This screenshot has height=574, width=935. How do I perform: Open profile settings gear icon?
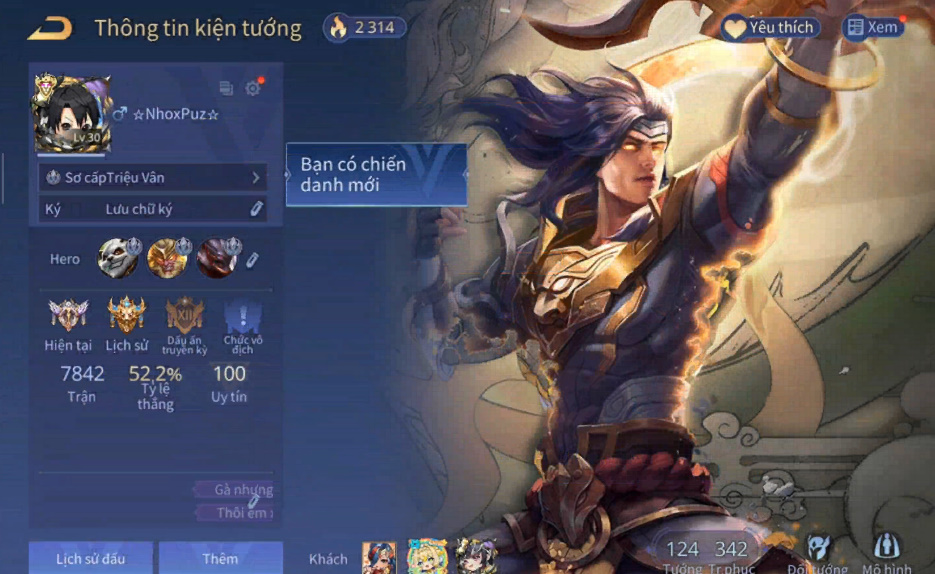tap(253, 88)
